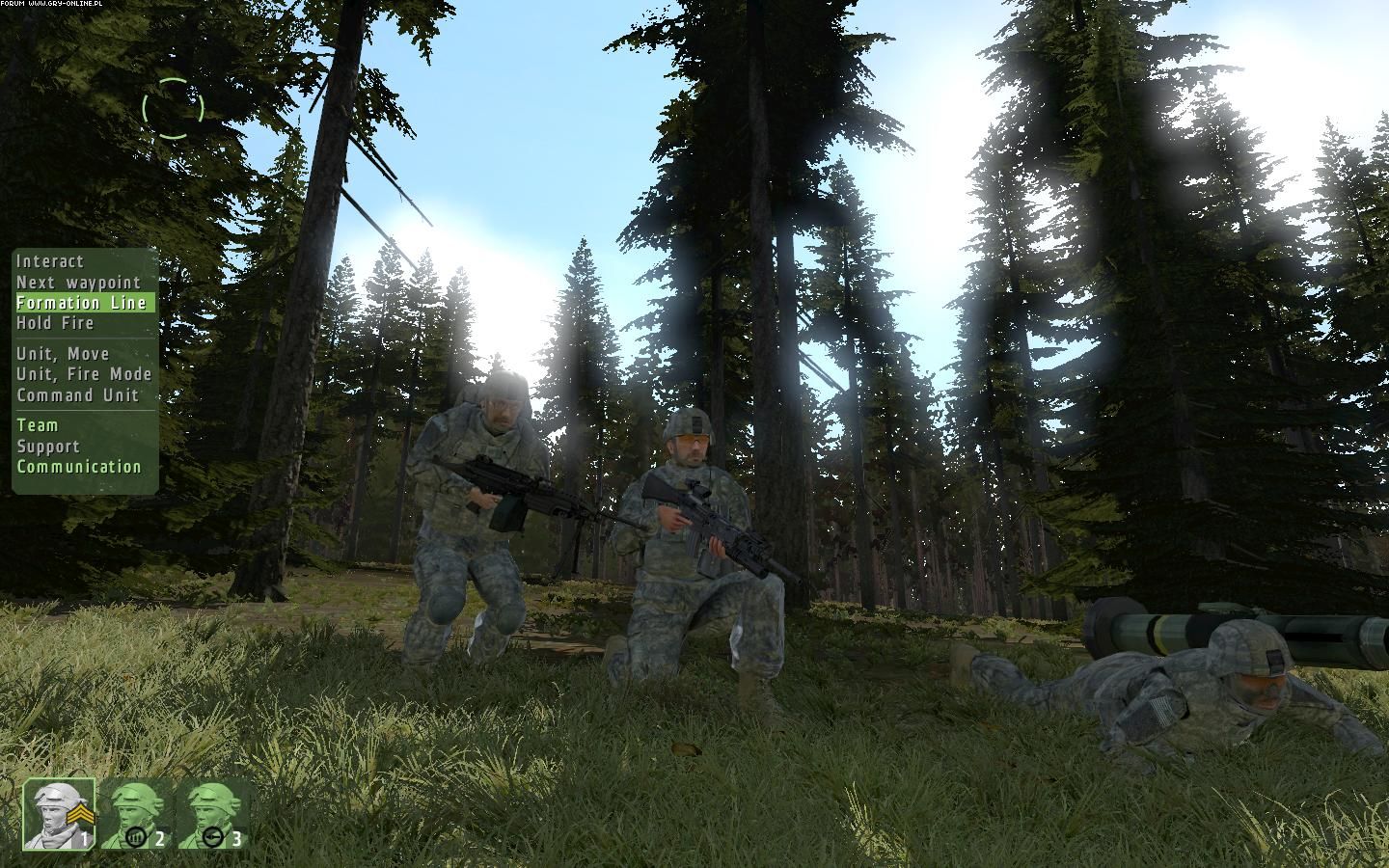Open the Team menu entry

[x=38, y=425]
